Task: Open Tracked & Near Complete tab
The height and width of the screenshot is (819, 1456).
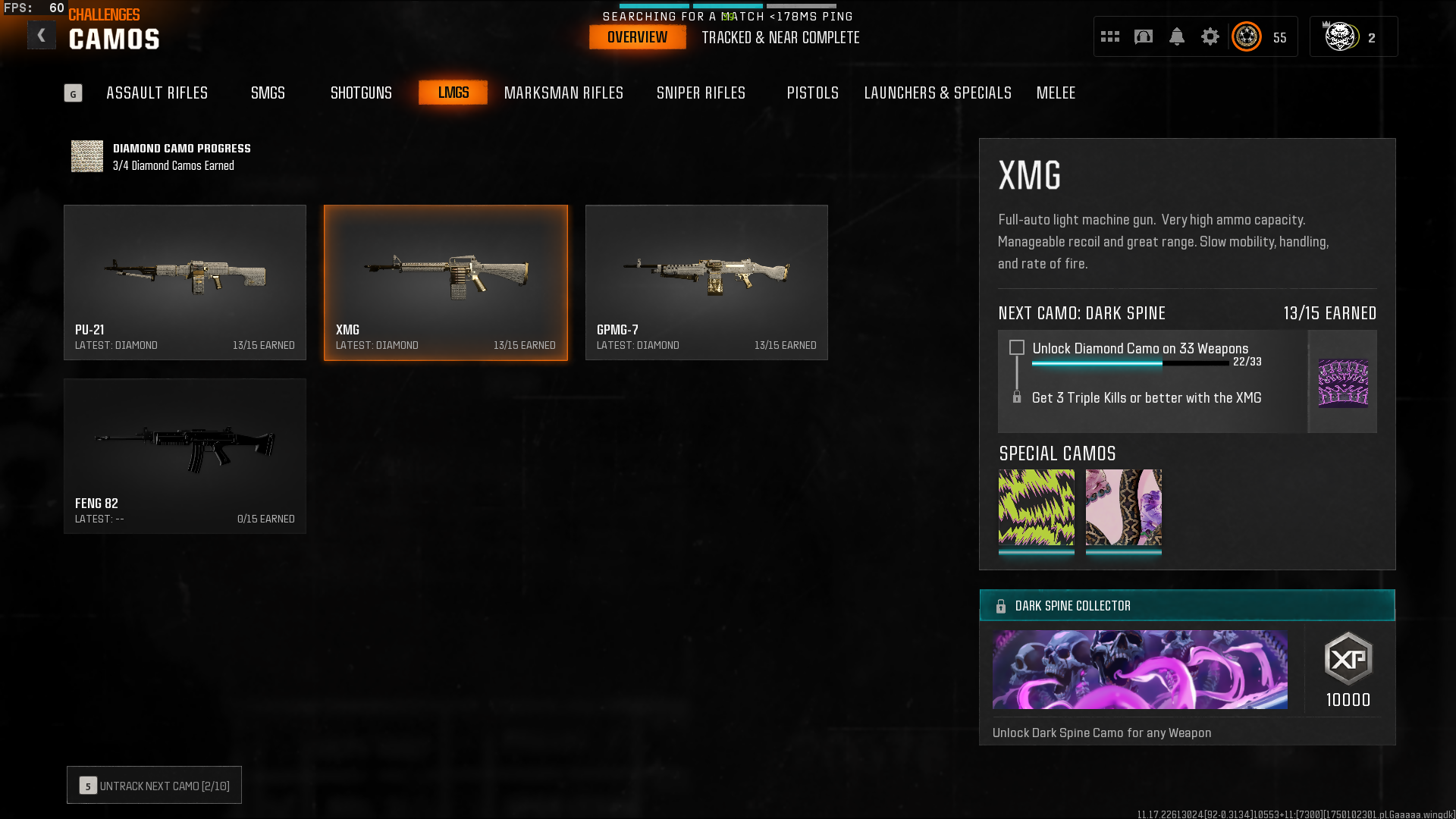Action: pos(780,37)
